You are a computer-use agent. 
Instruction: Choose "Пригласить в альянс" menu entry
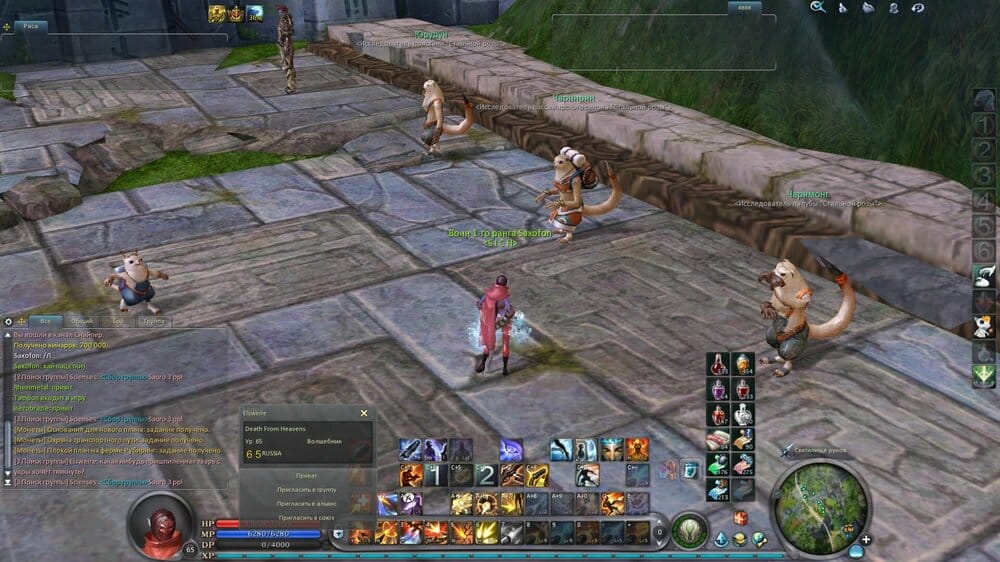(x=308, y=504)
